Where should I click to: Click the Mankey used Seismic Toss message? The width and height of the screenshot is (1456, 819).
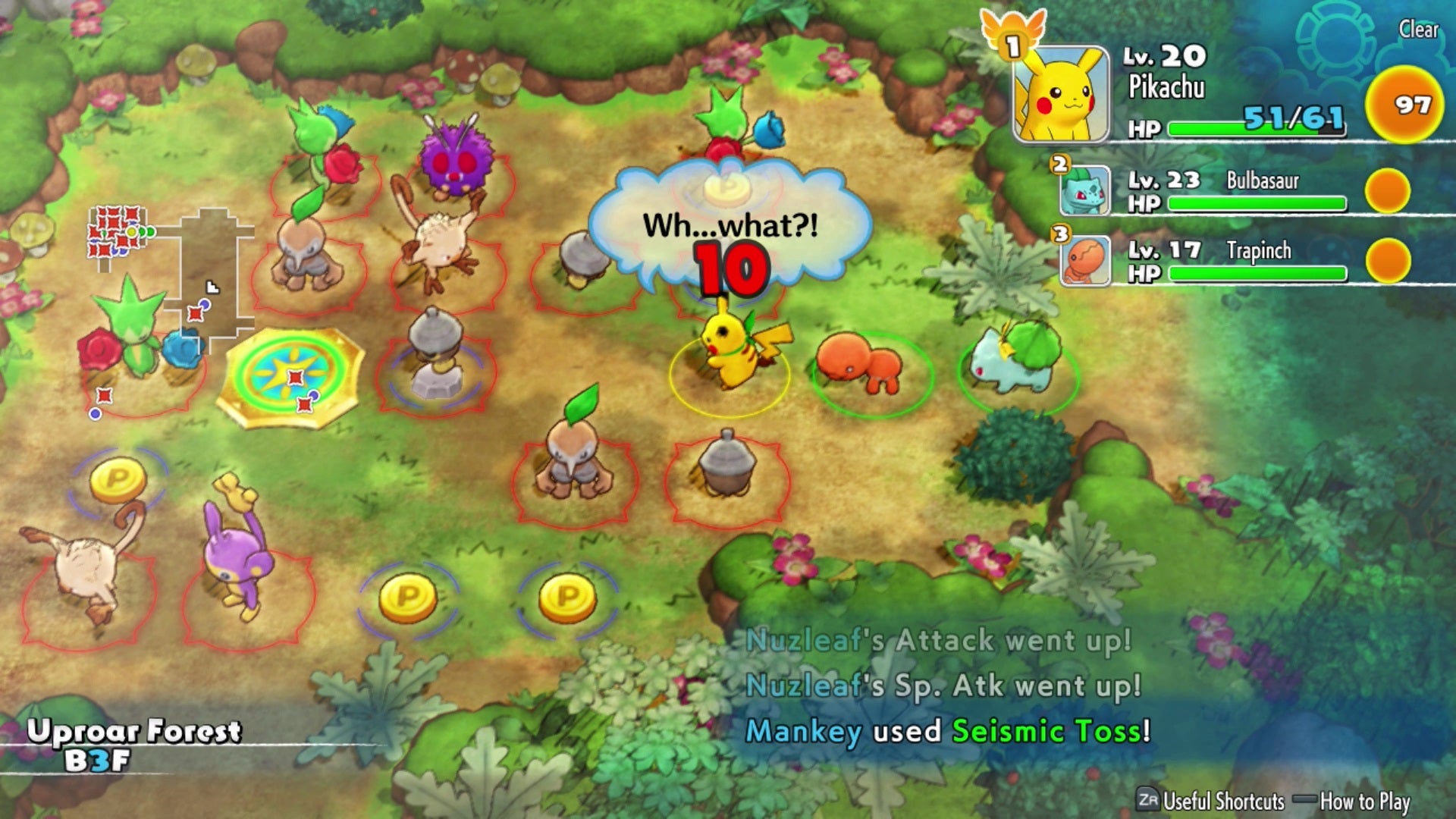click(x=944, y=731)
